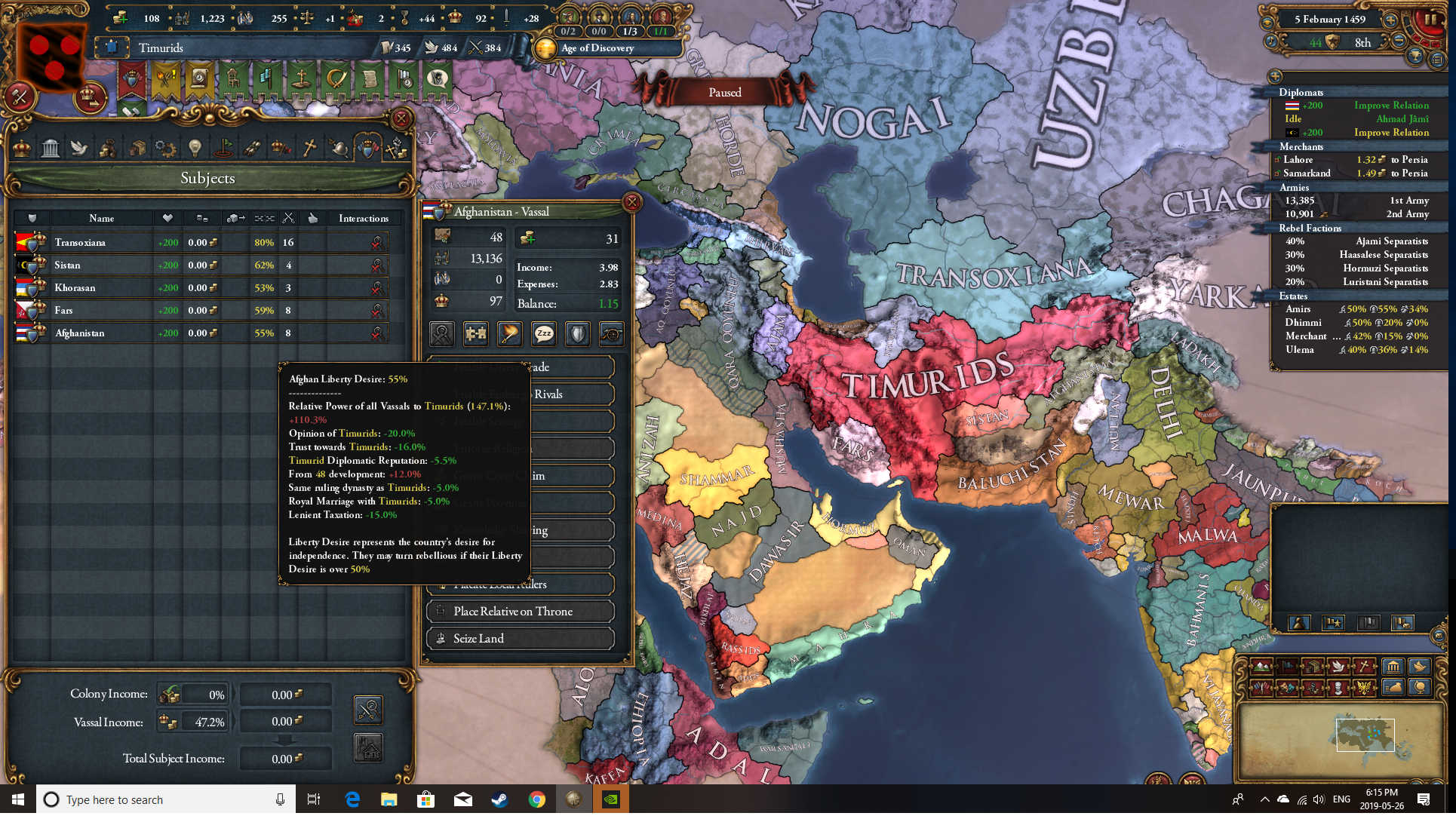
Task: Select the flaming sword scorched-earth vassal interaction
Action: (509, 334)
